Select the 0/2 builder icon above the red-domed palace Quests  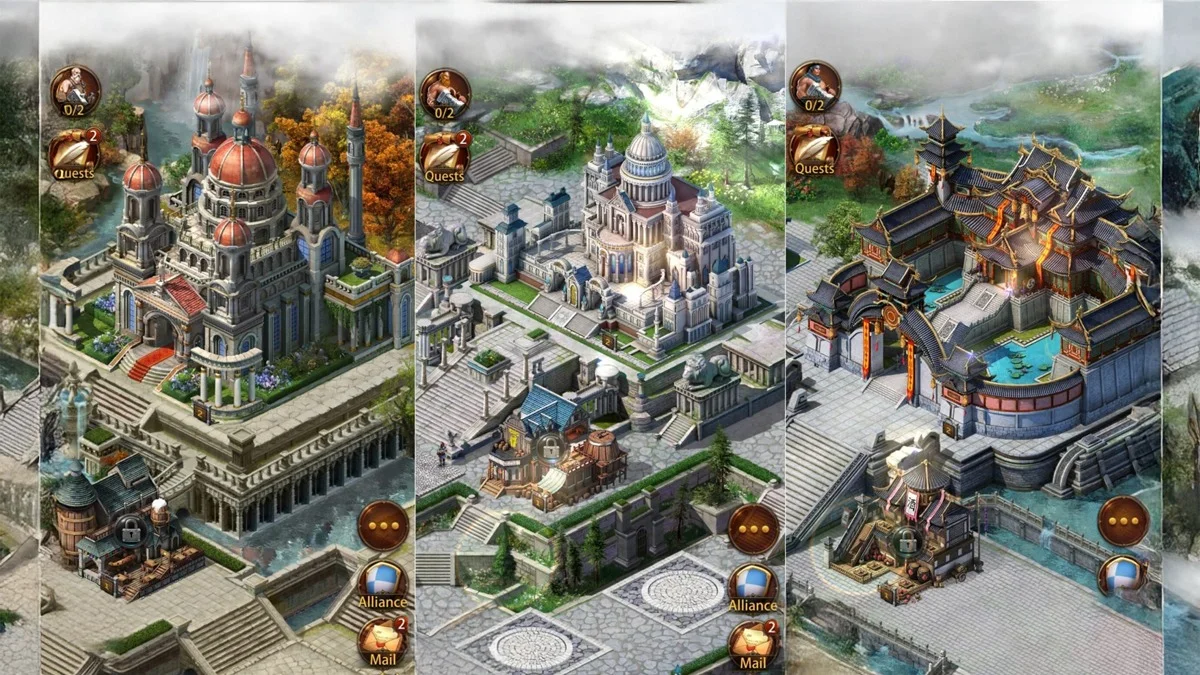tap(75, 90)
